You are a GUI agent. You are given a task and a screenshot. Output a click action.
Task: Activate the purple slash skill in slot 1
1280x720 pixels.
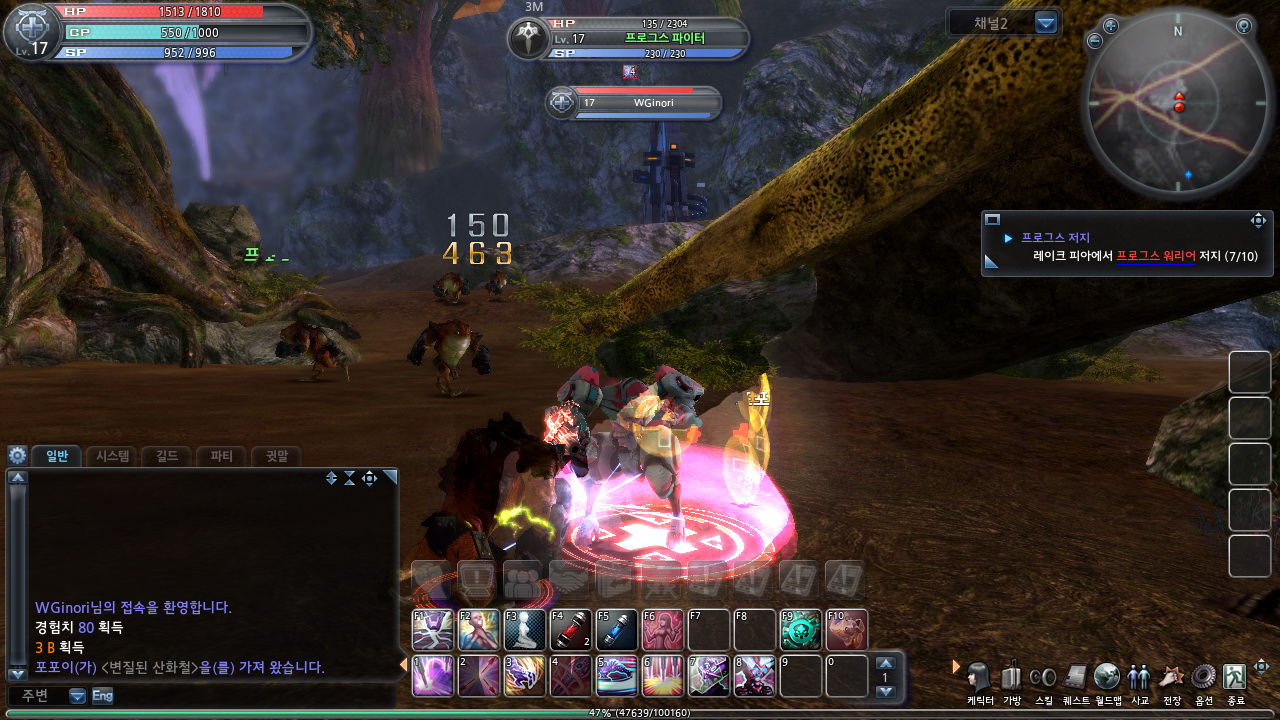[433, 676]
